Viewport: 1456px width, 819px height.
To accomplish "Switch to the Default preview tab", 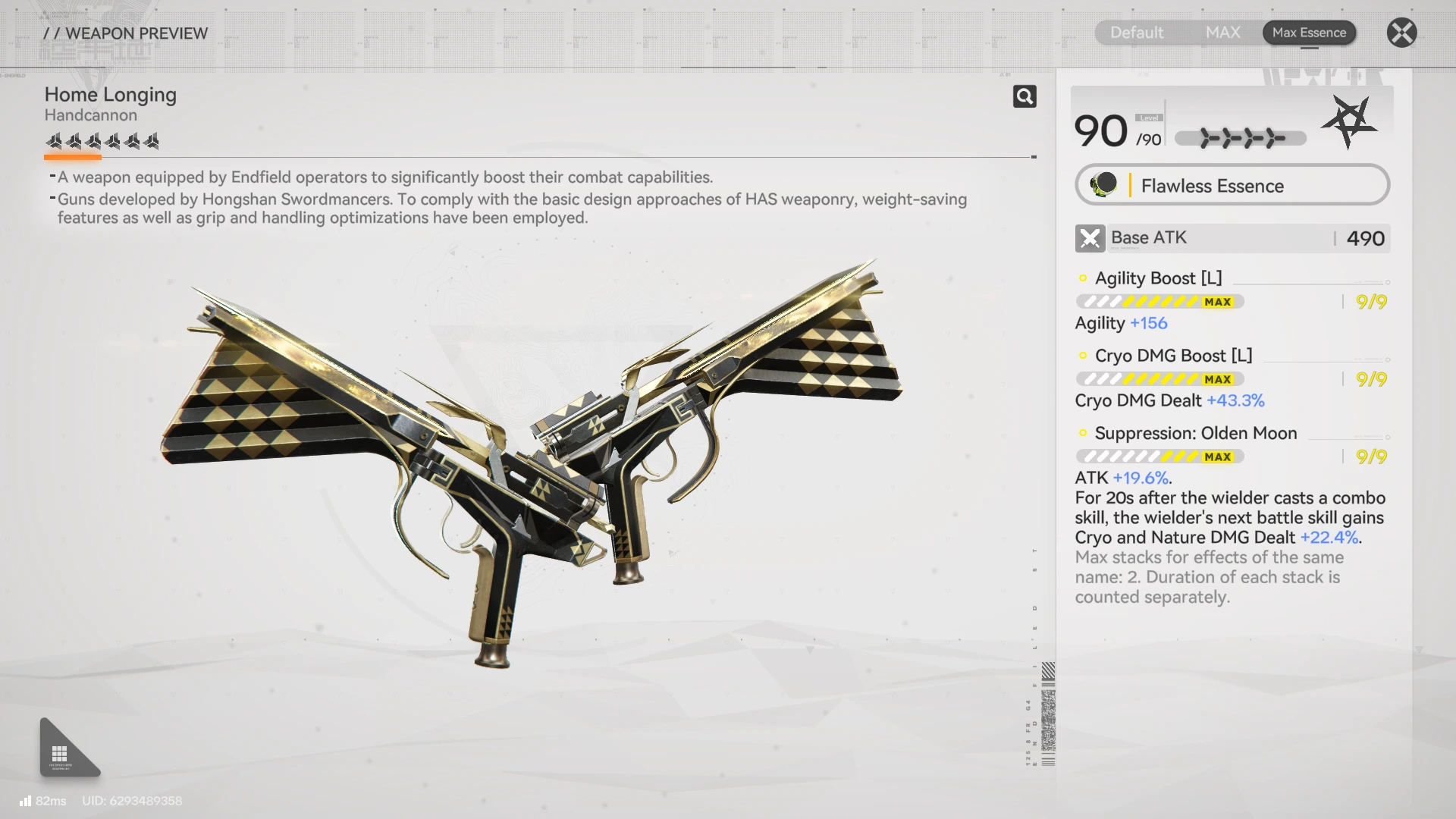I will (1136, 33).
